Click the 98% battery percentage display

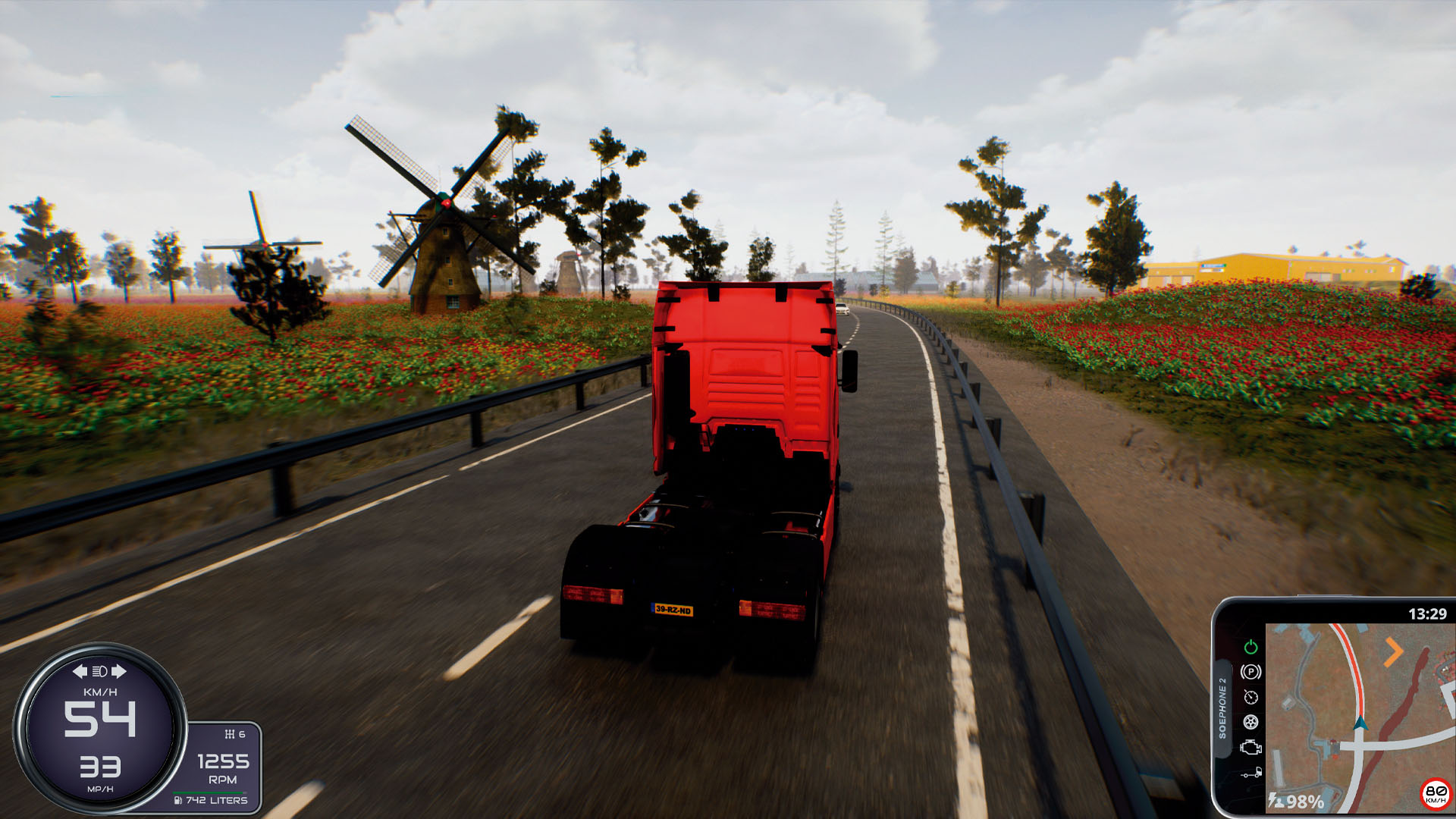click(1306, 802)
